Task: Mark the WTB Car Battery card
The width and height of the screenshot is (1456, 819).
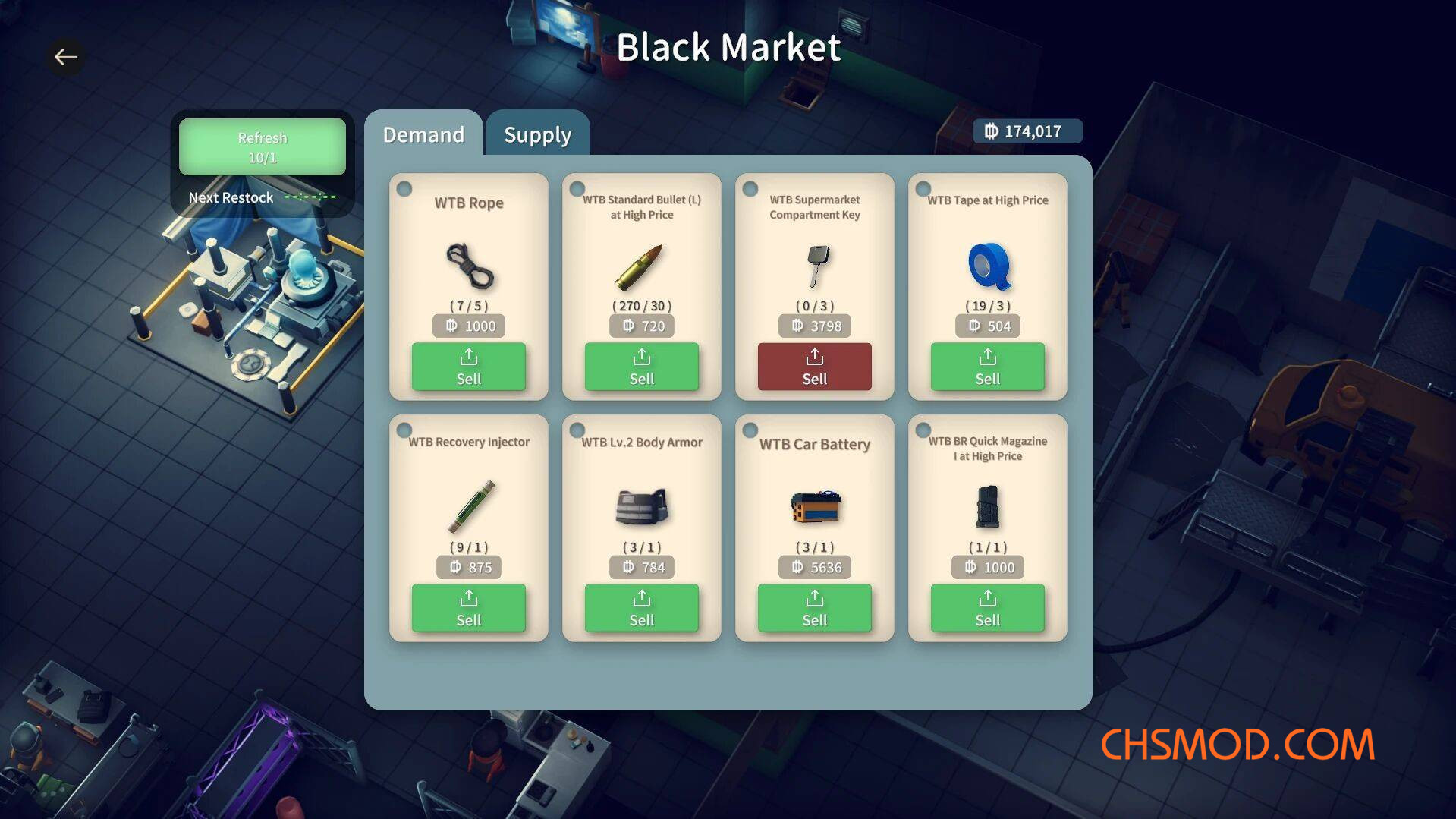Action: 750,430
